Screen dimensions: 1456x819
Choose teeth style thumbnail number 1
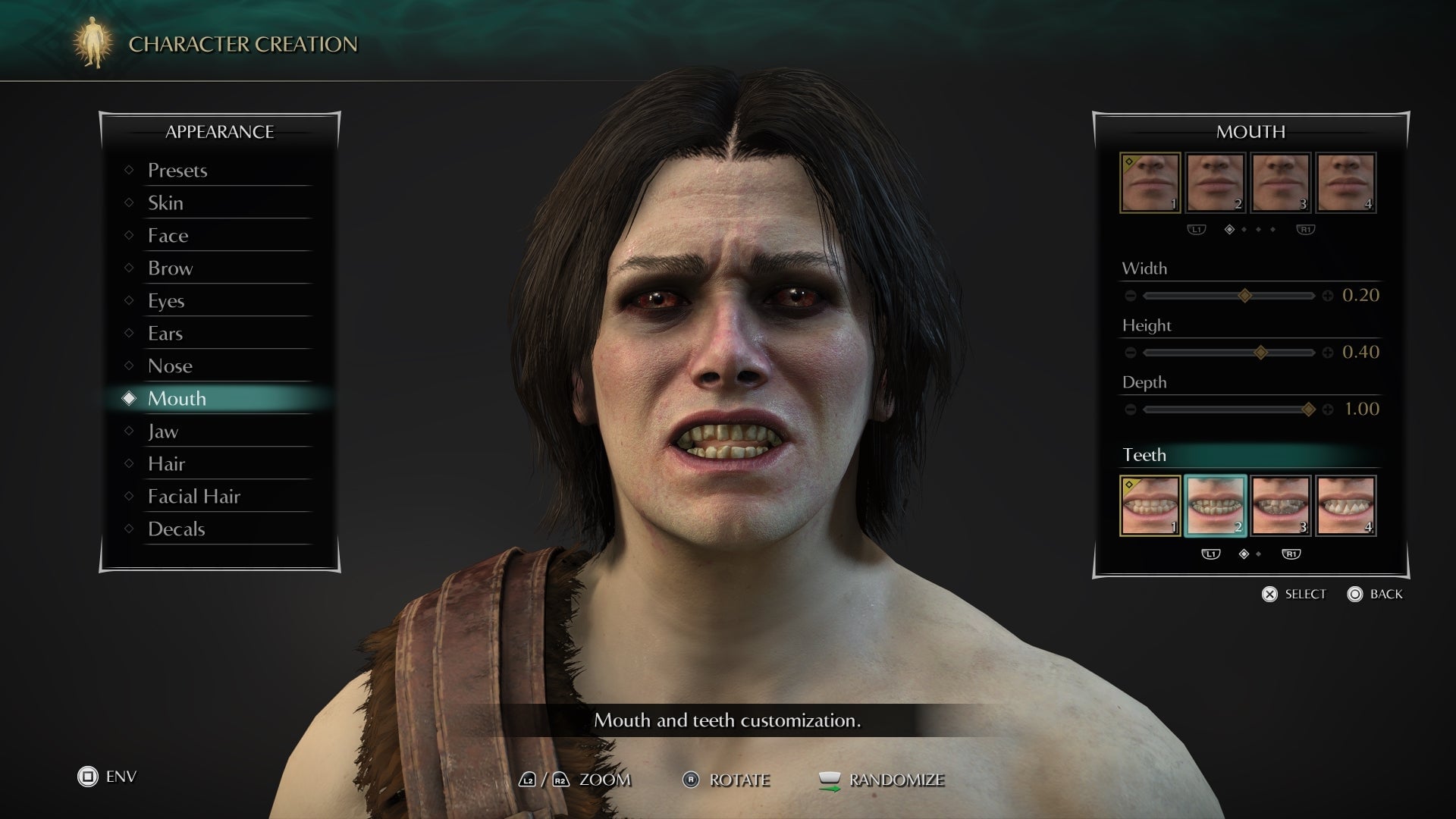(x=1150, y=506)
